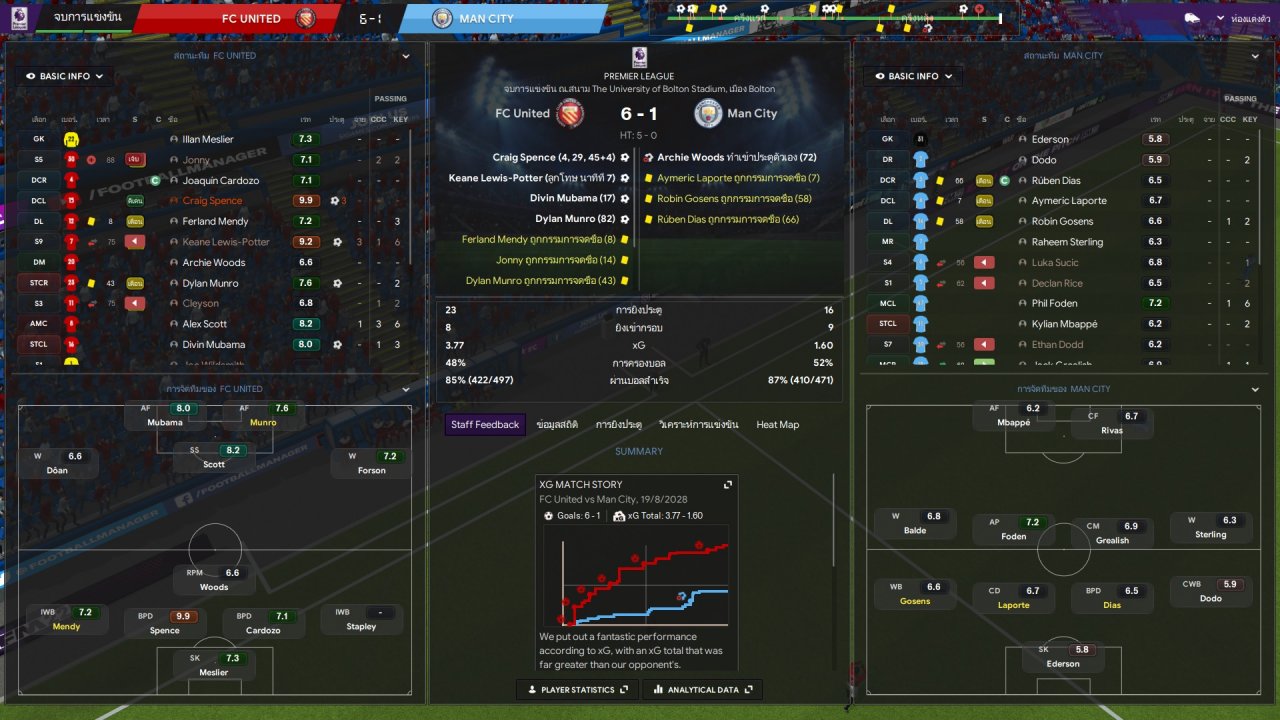Select Keane Lewis-Potter's player row

click(x=226, y=242)
